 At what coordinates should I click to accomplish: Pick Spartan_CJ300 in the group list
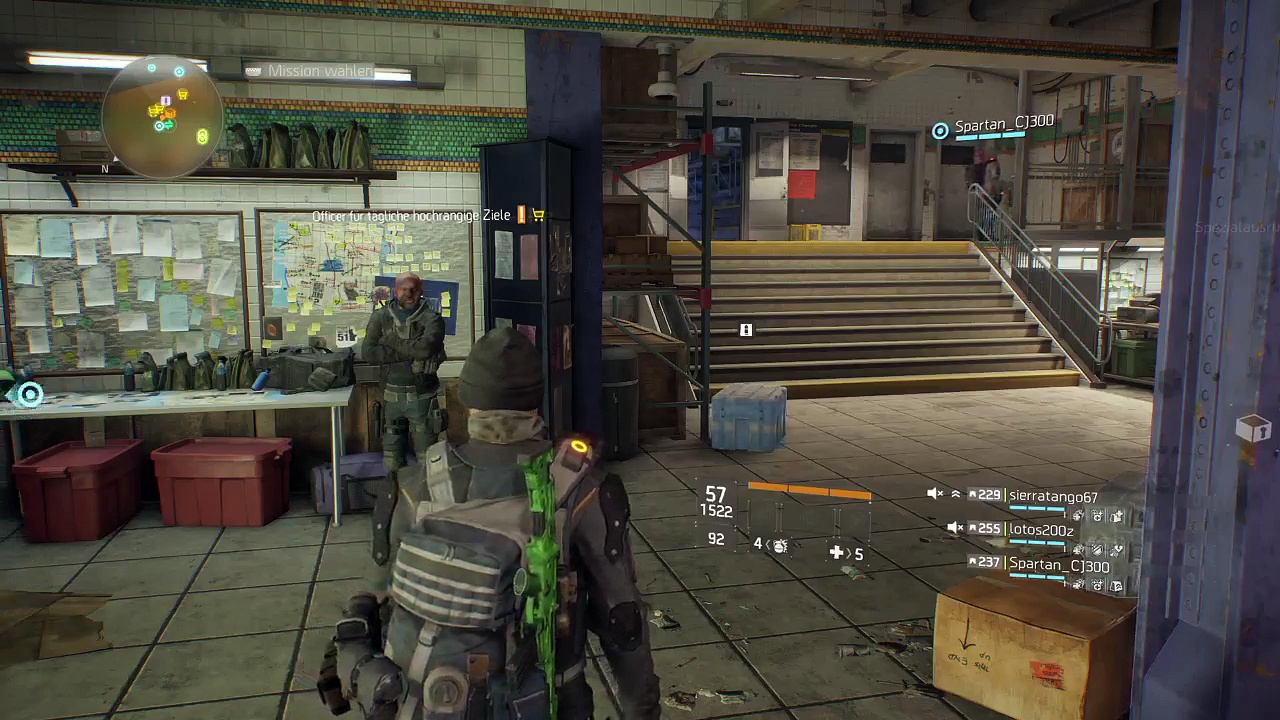coord(1059,565)
